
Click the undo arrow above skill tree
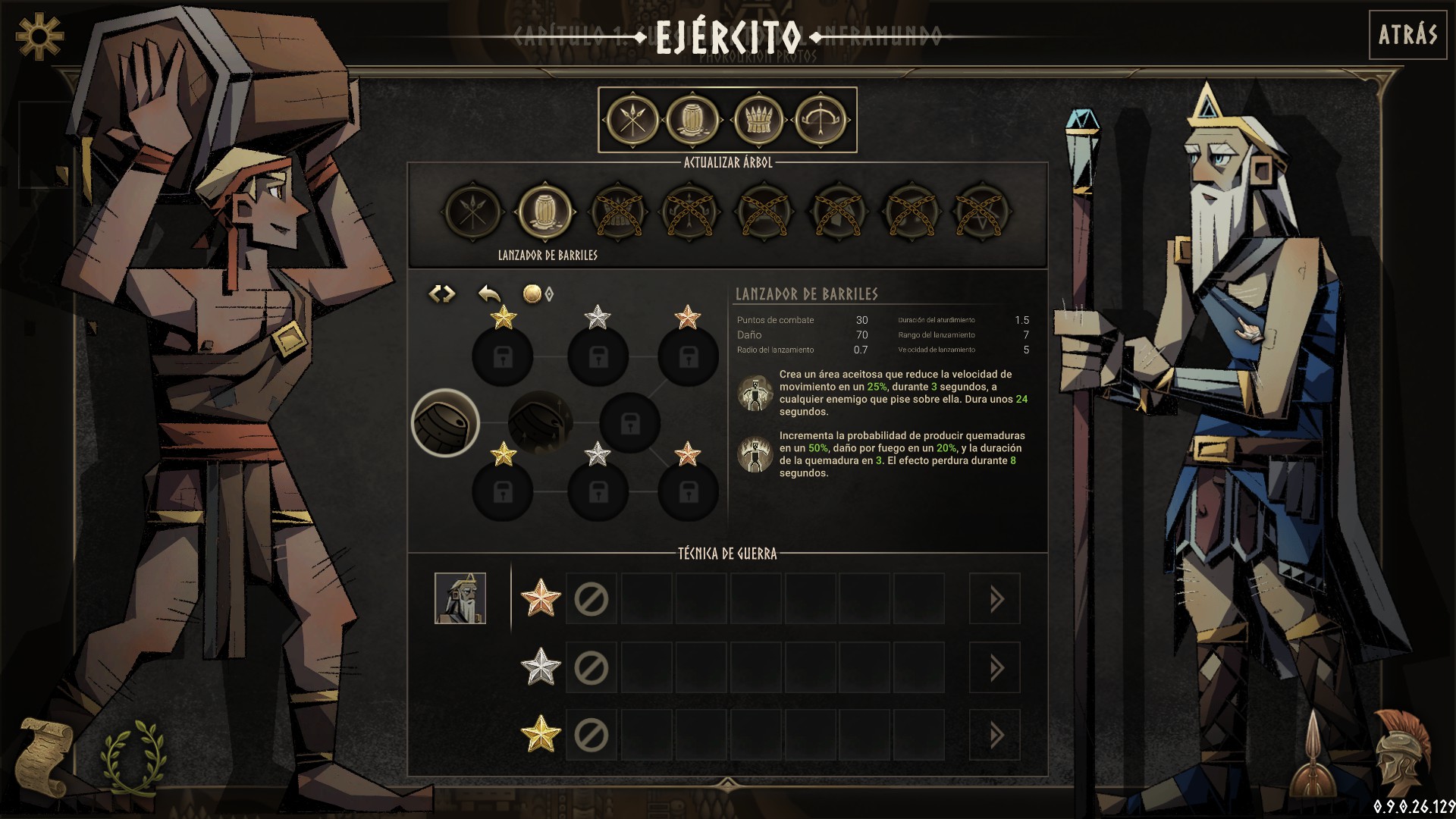490,293
